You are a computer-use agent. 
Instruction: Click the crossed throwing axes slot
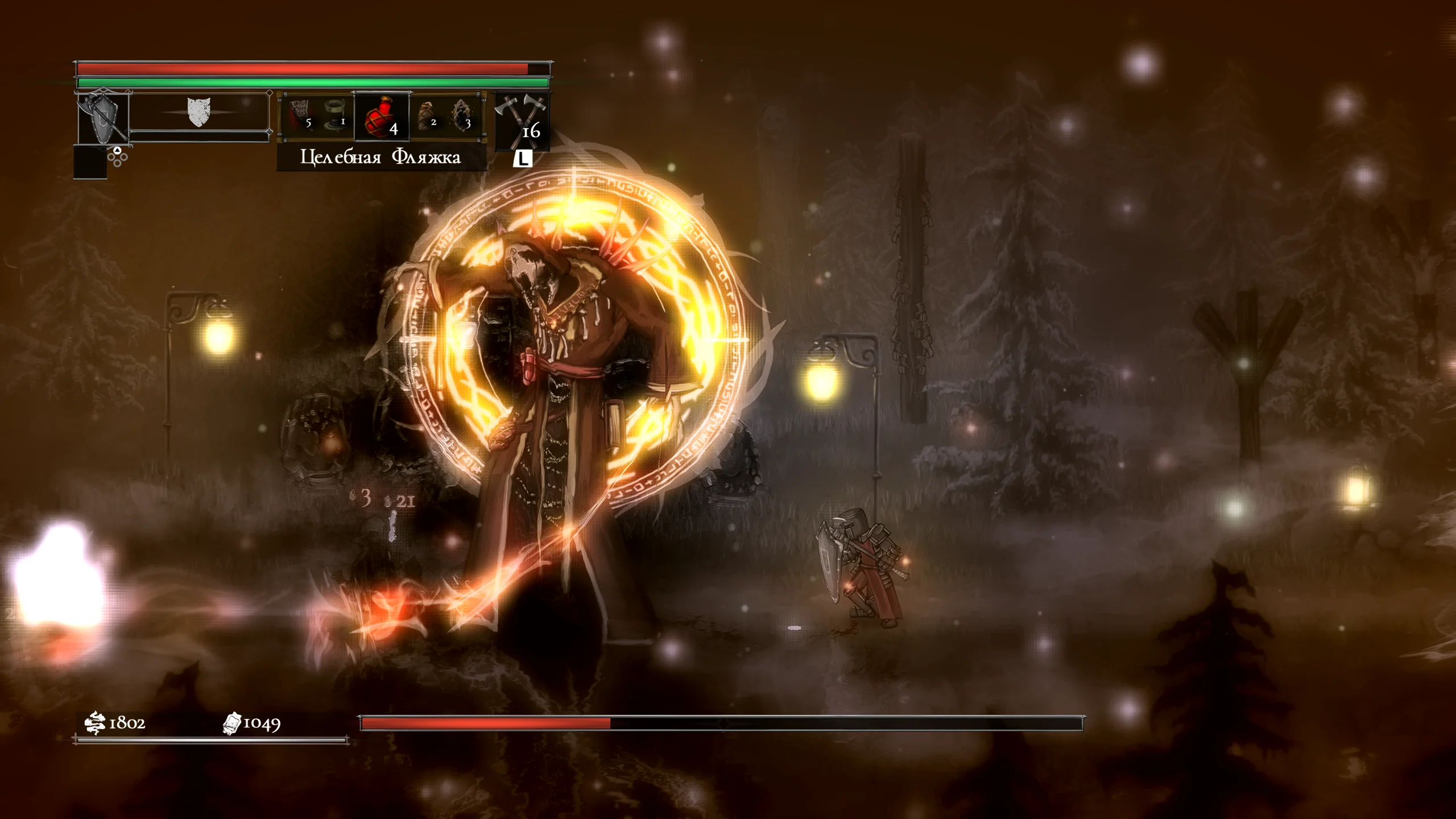pyautogui.click(x=522, y=121)
